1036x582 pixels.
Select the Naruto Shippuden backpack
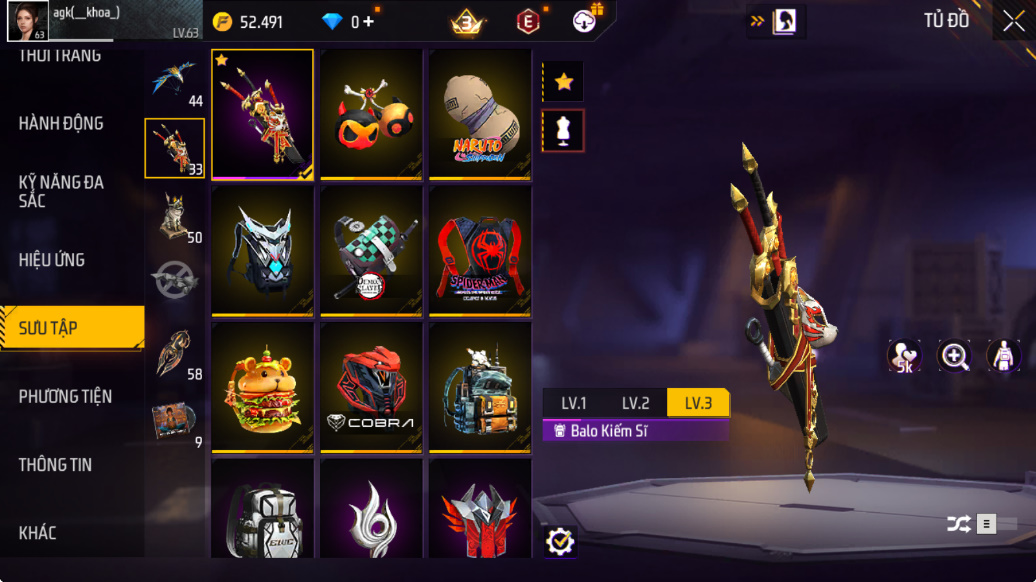[x=480, y=114]
